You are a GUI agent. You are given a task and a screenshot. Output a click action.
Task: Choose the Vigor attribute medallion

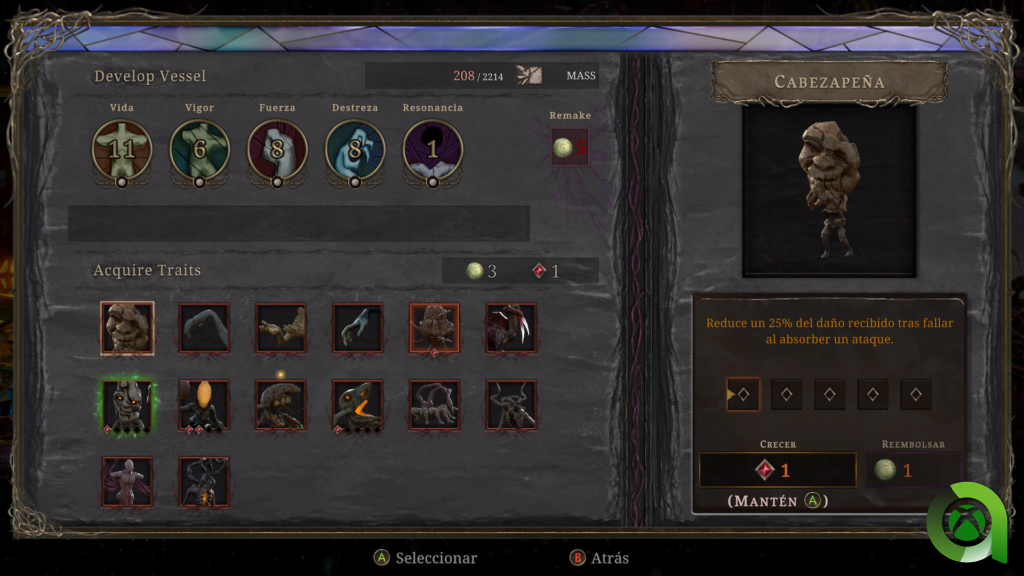[199, 149]
